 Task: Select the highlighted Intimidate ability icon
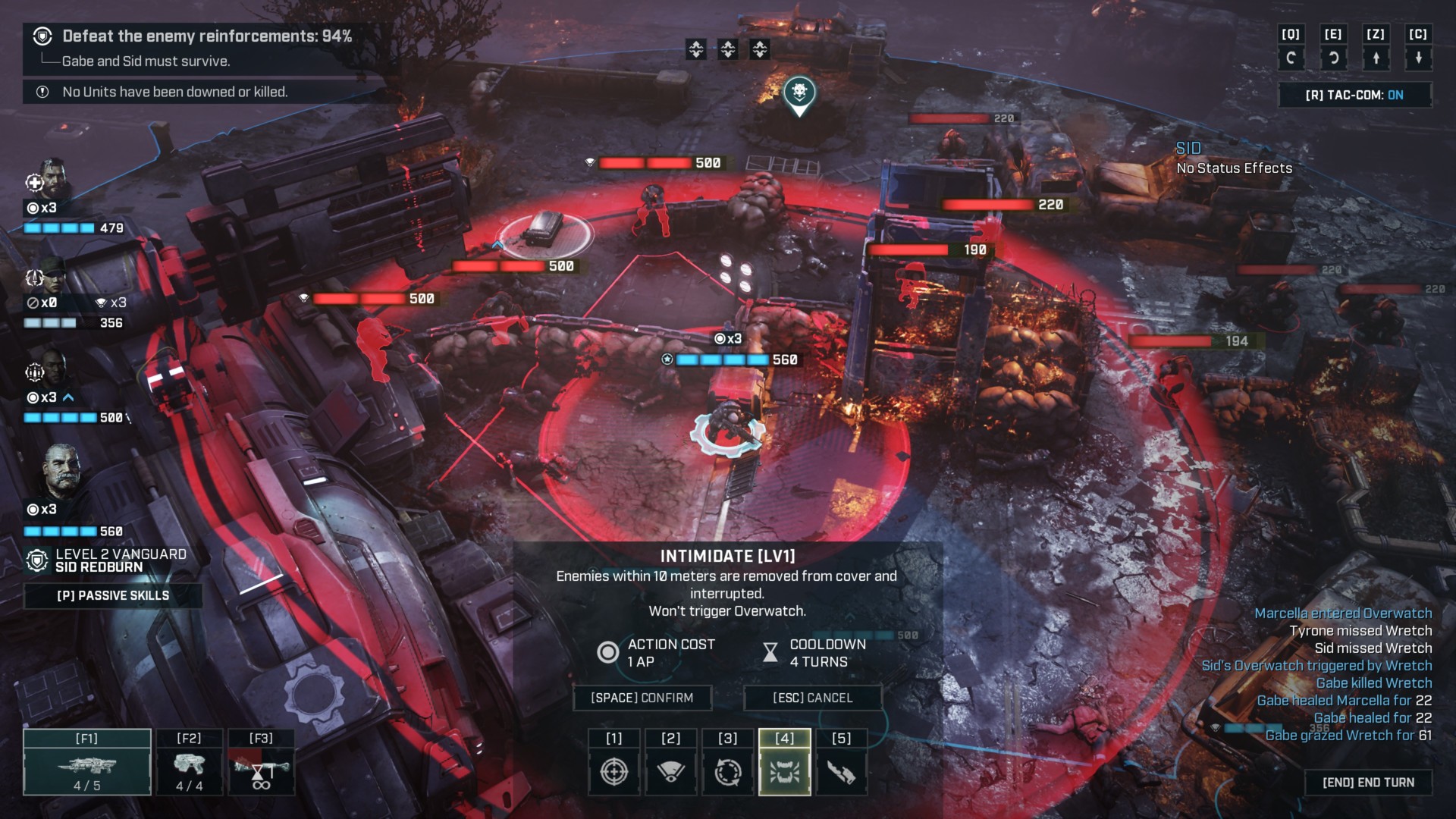coord(785,772)
